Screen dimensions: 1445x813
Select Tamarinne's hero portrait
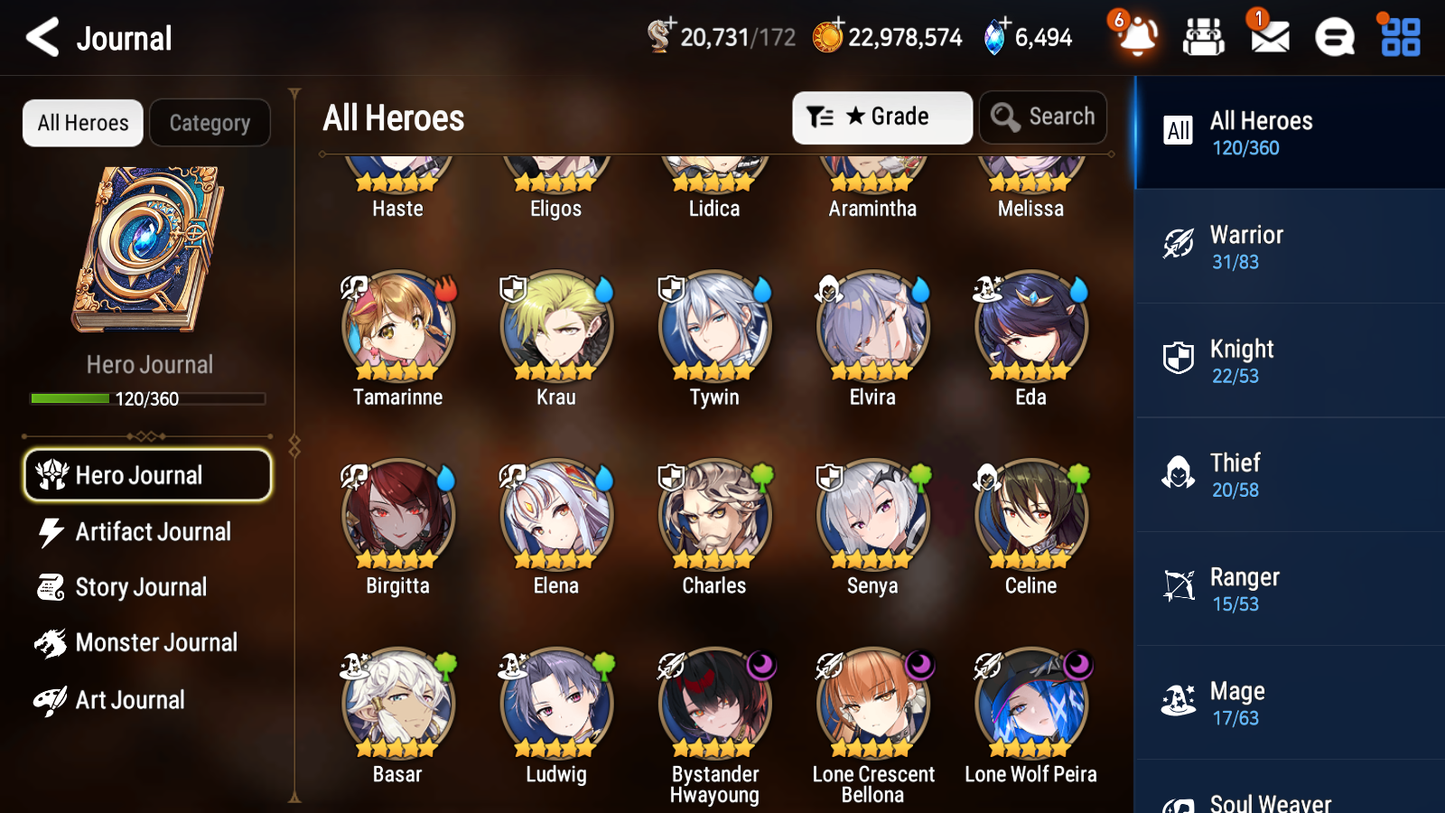397,326
